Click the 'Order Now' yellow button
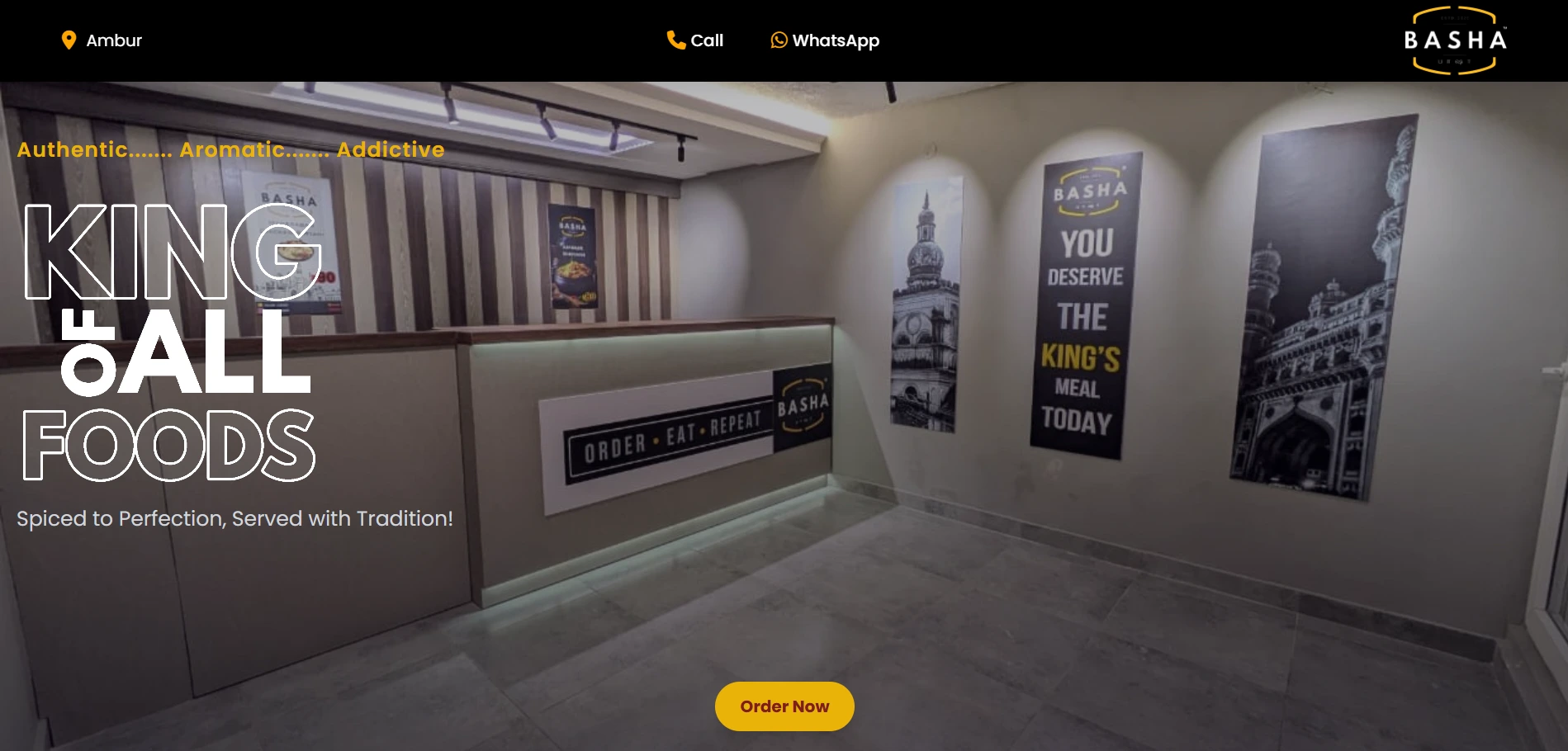The width and height of the screenshot is (1568, 751). (x=783, y=706)
